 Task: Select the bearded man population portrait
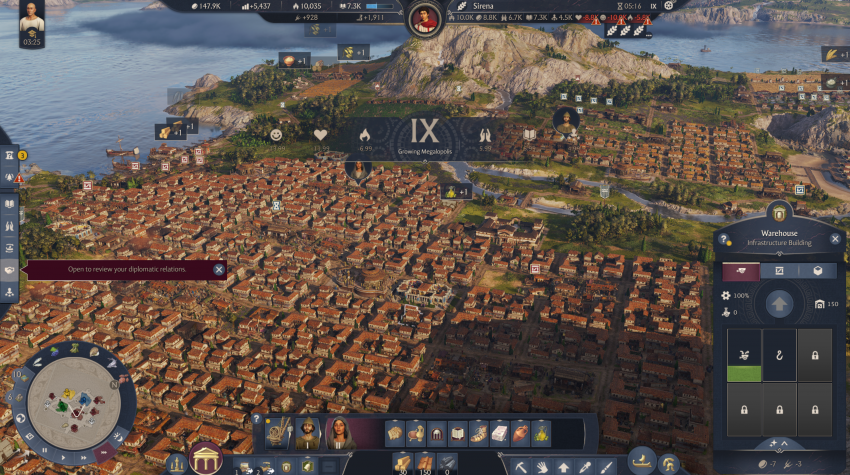[307, 433]
